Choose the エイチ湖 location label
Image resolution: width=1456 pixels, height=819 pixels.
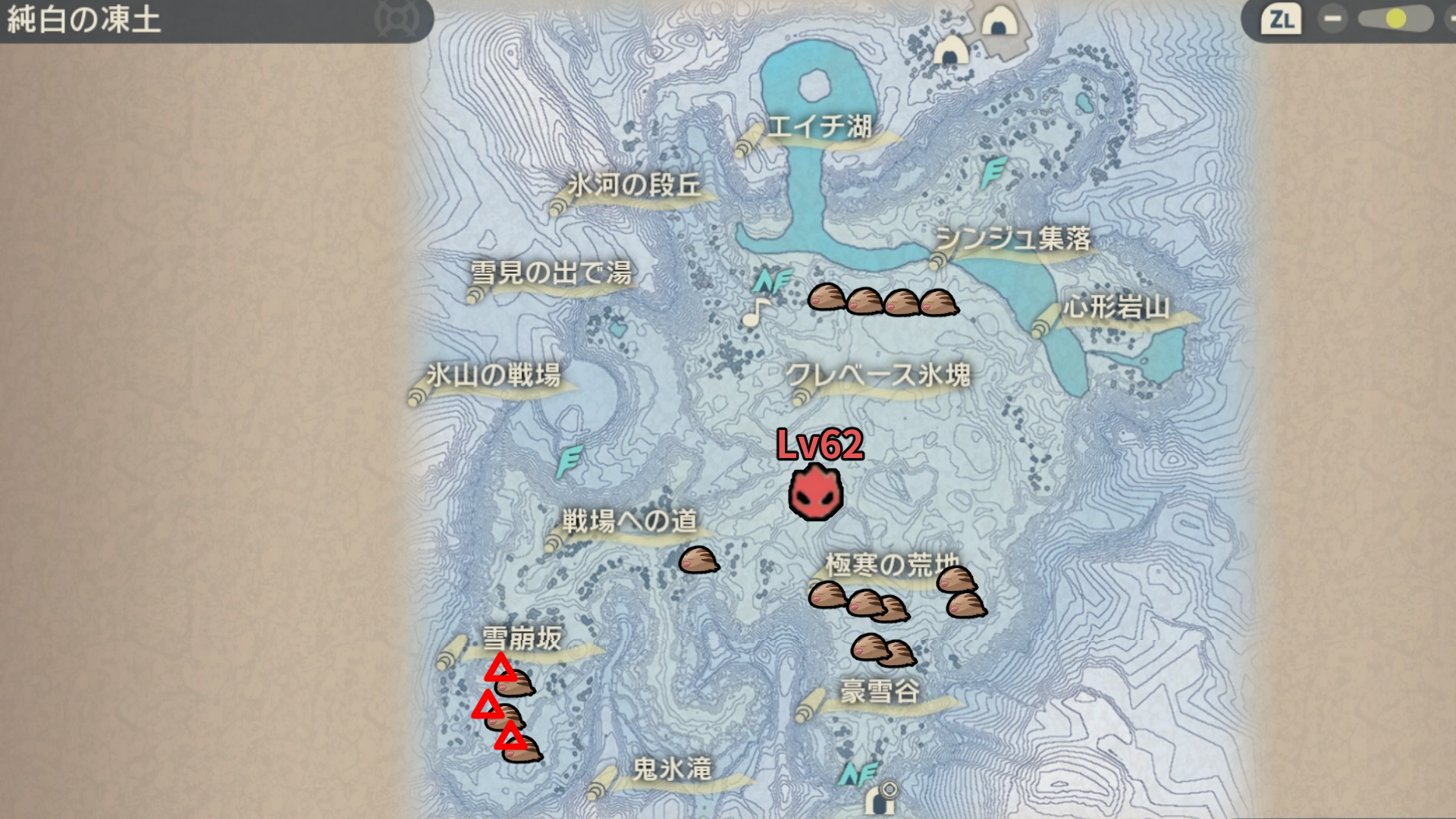(819, 127)
